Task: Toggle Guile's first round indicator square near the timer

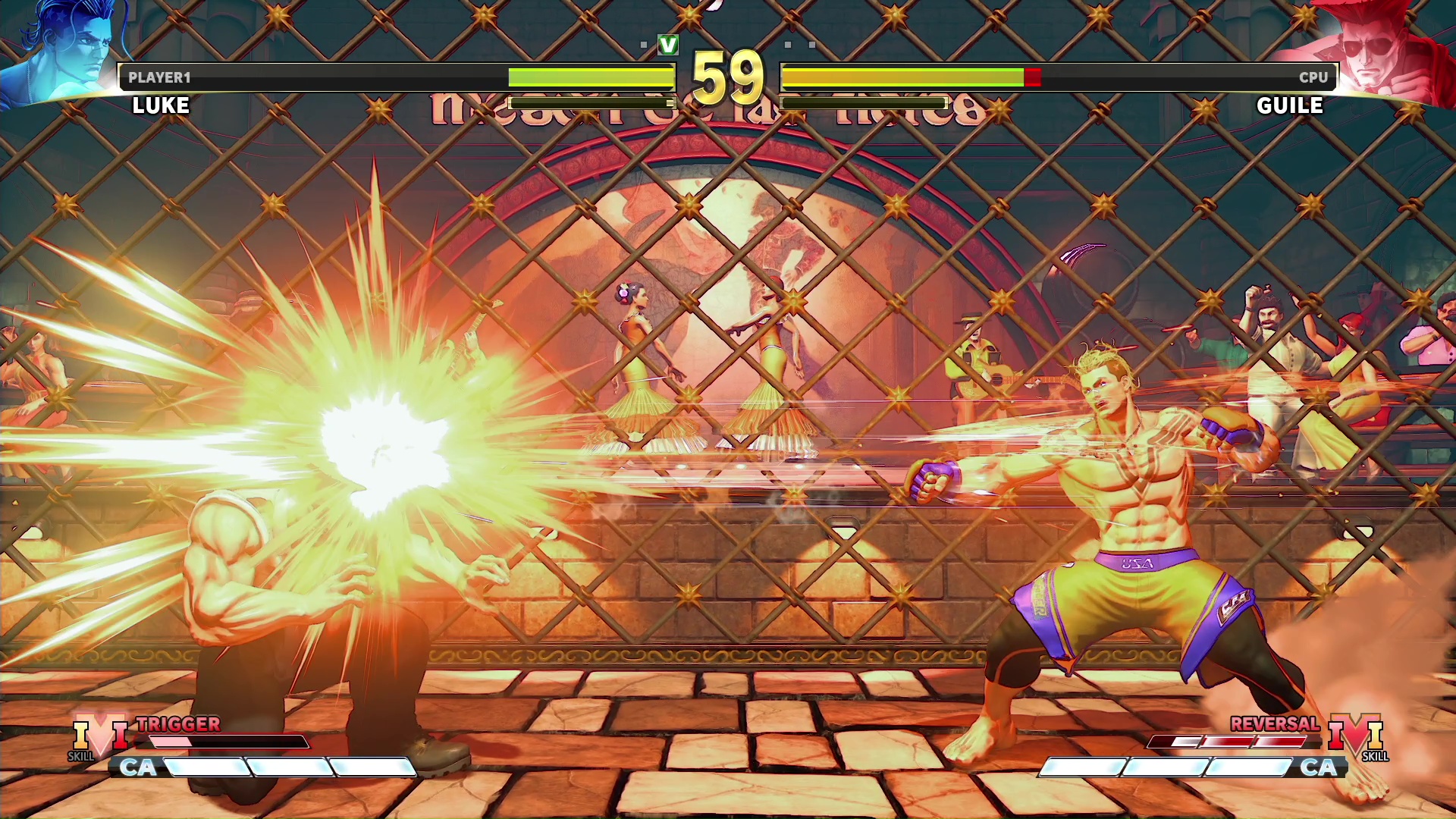Action: pos(789,45)
